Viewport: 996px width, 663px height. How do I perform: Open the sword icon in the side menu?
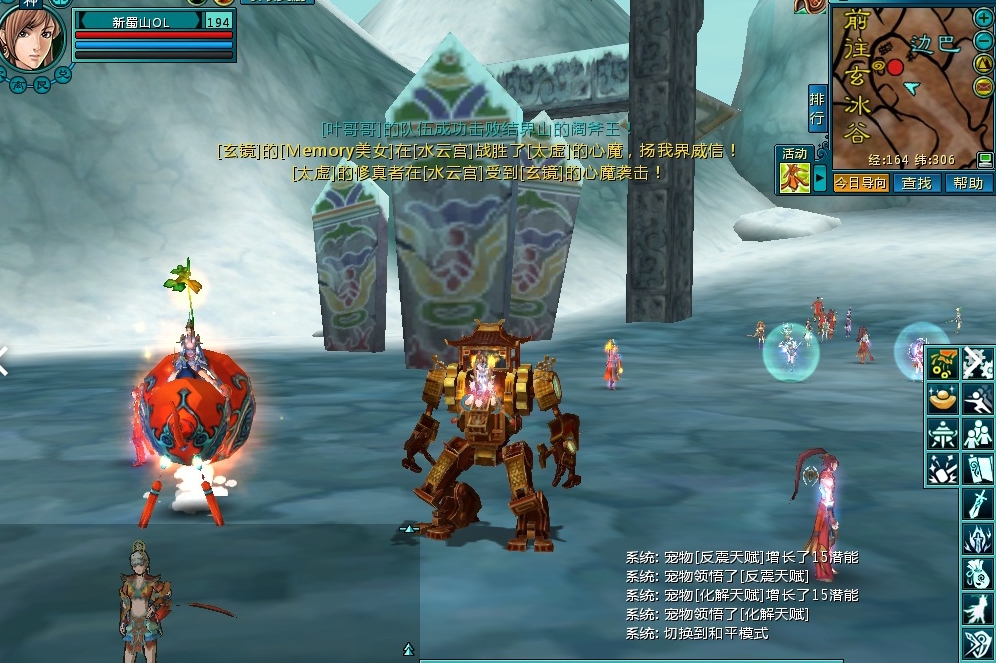[x=977, y=504]
